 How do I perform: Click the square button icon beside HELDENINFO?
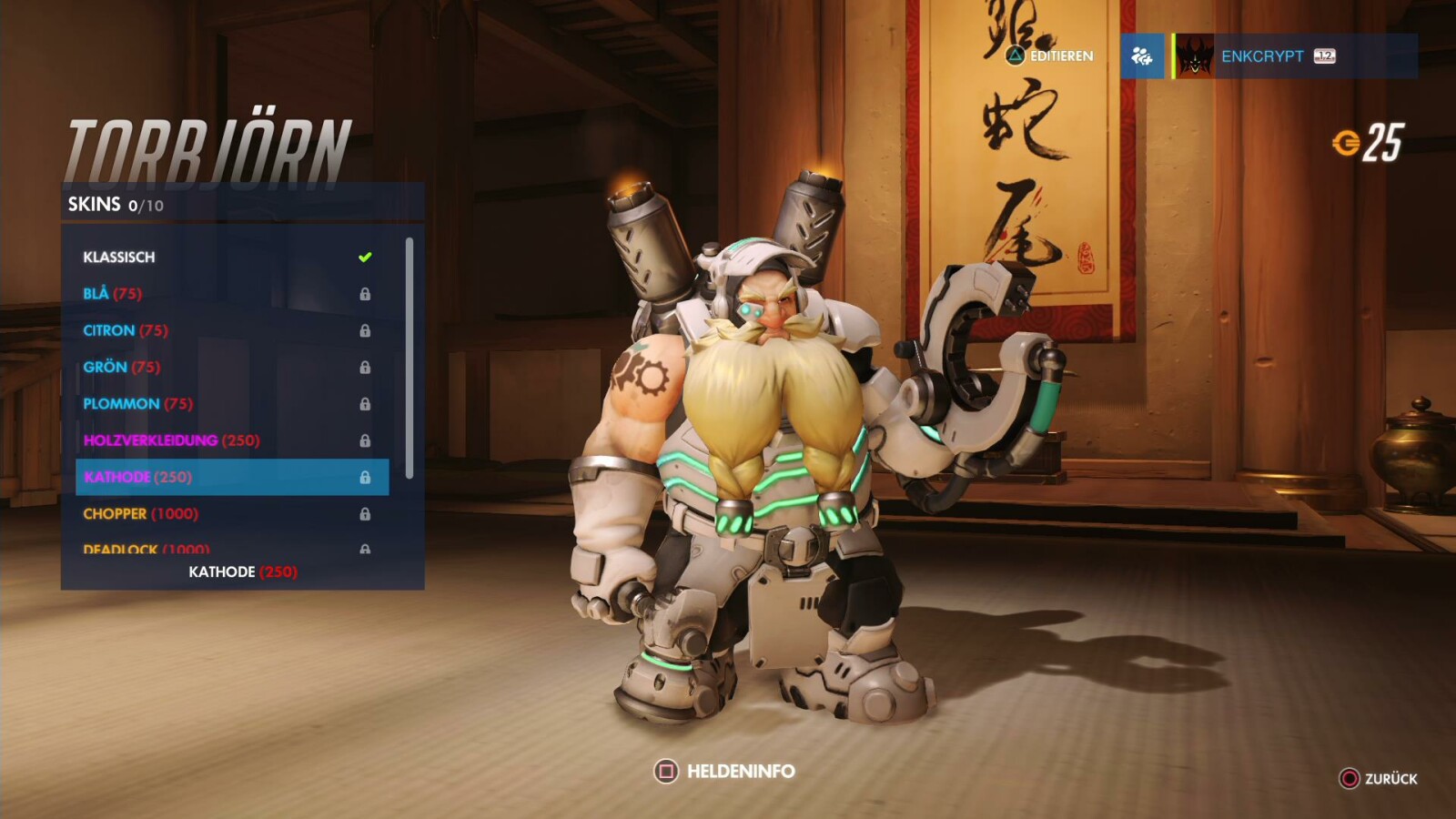click(x=665, y=770)
